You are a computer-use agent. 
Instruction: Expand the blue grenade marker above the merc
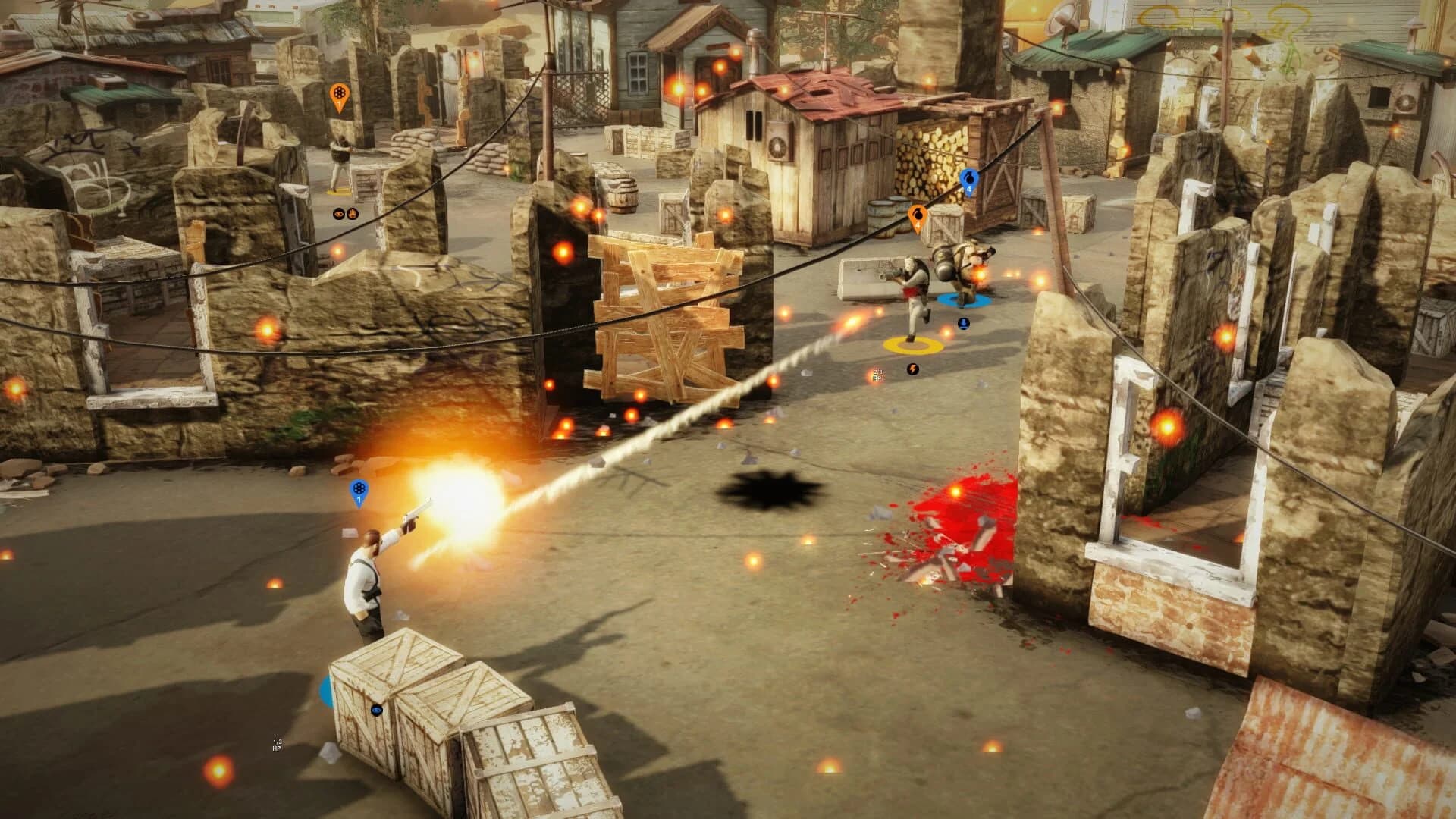(x=968, y=180)
